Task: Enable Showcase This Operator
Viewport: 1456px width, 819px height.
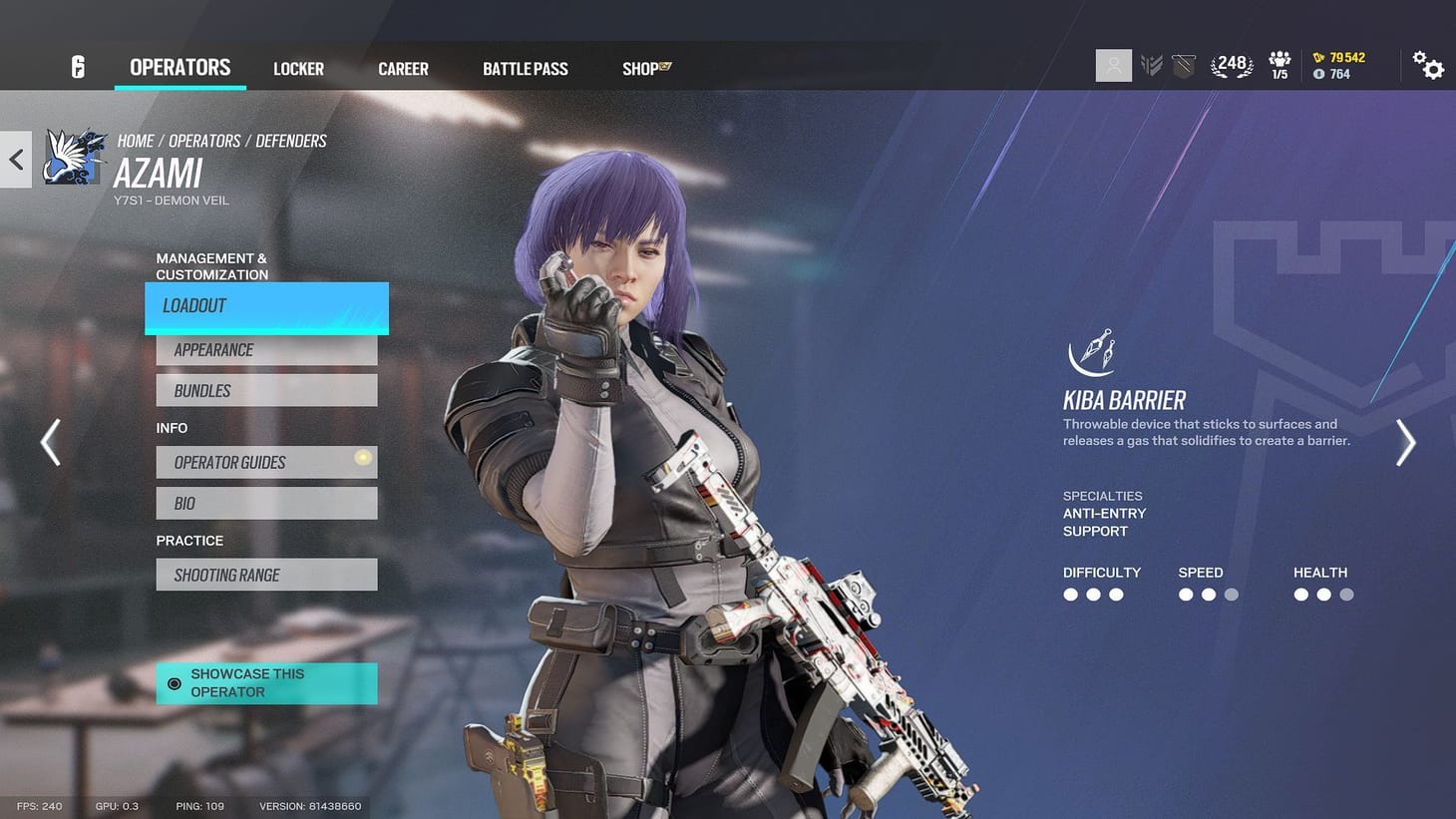Action: pyautogui.click(x=265, y=682)
